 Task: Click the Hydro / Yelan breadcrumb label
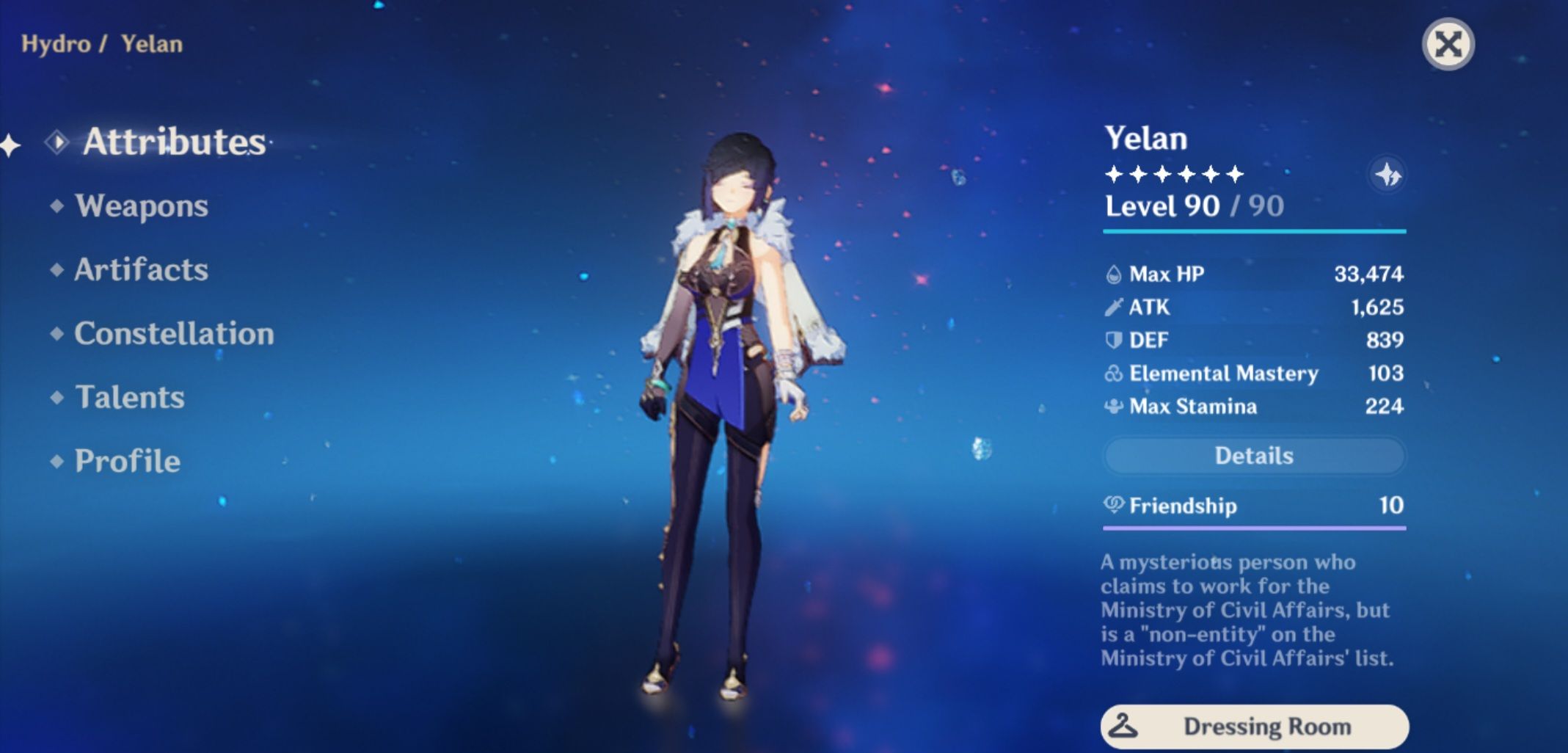tap(100, 43)
